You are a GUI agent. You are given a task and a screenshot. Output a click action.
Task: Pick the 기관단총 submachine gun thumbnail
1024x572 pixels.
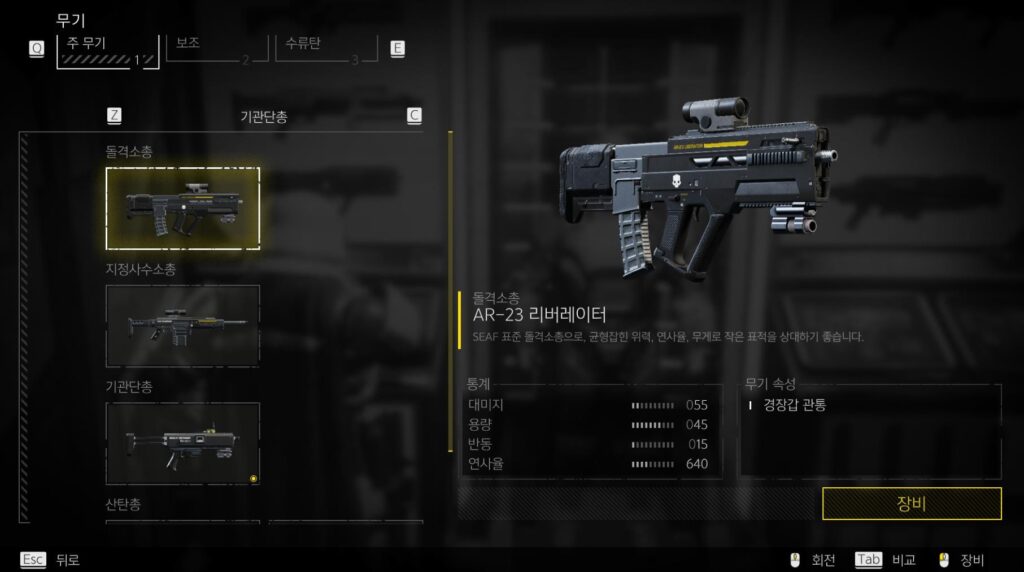(183, 443)
